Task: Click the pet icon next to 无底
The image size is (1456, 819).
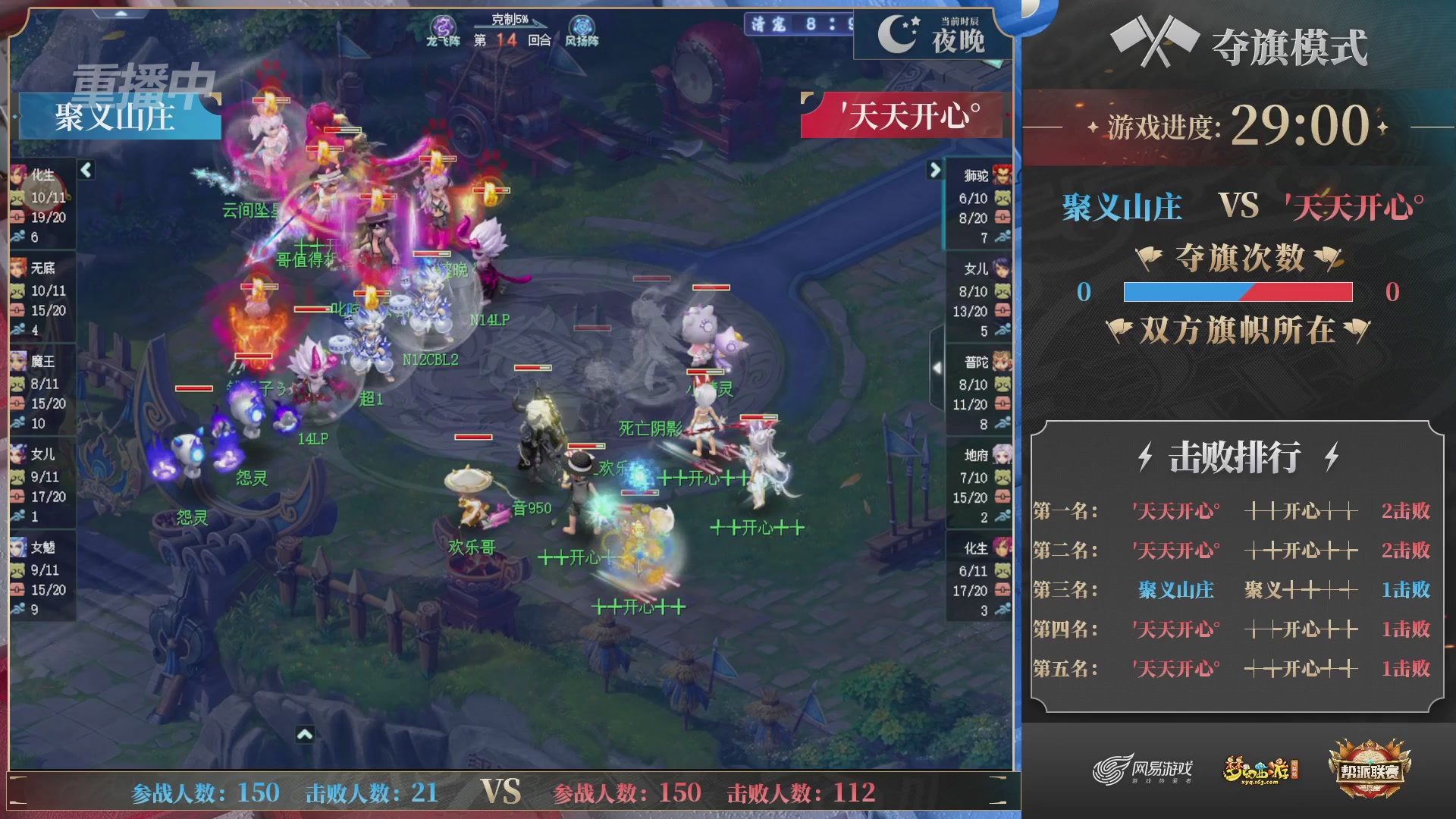Action: 19,292
